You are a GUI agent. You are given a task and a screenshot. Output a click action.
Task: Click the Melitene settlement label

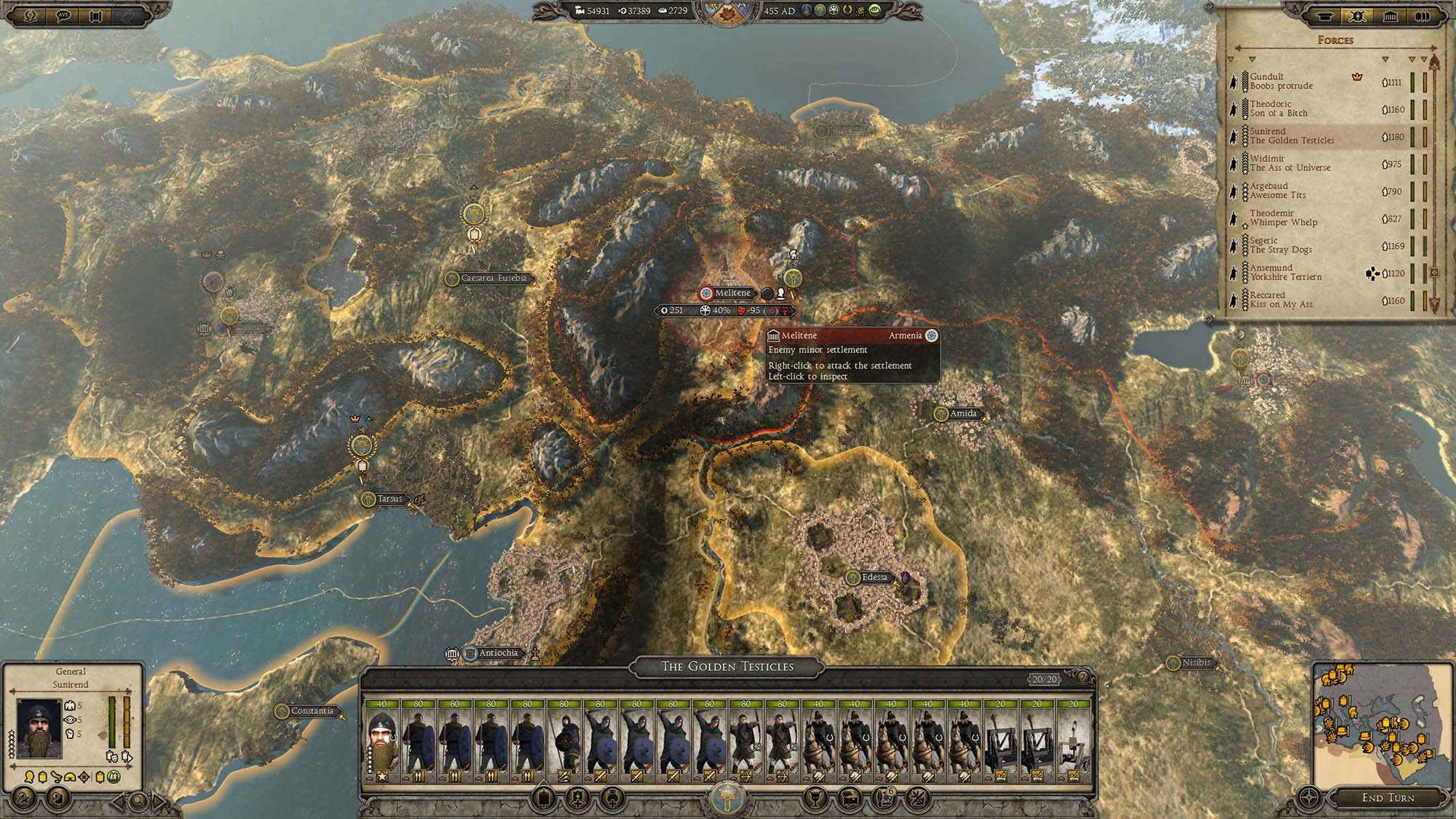pos(732,293)
